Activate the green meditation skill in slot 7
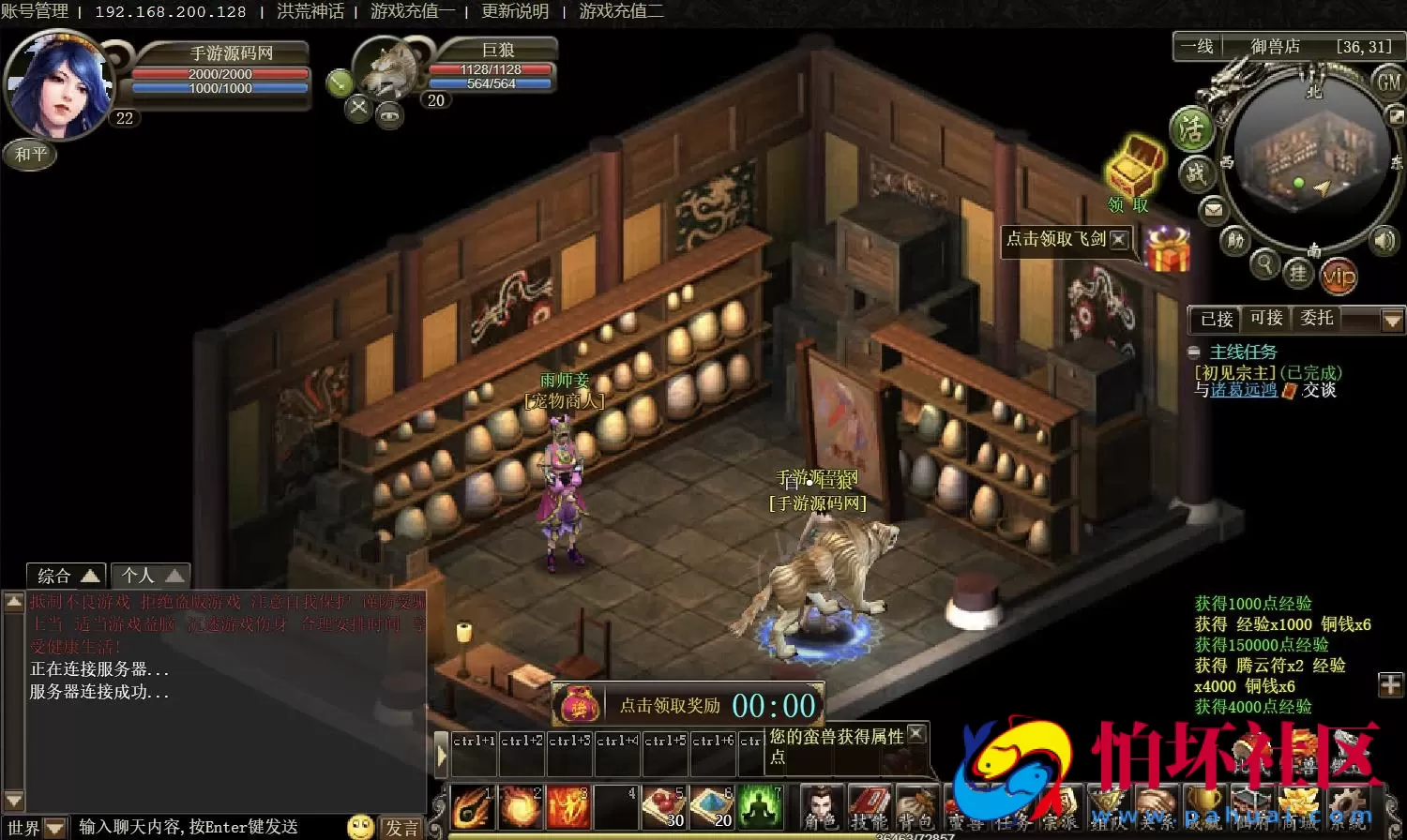Image resolution: width=1407 pixels, height=840 pixels. tap(761, 806)
